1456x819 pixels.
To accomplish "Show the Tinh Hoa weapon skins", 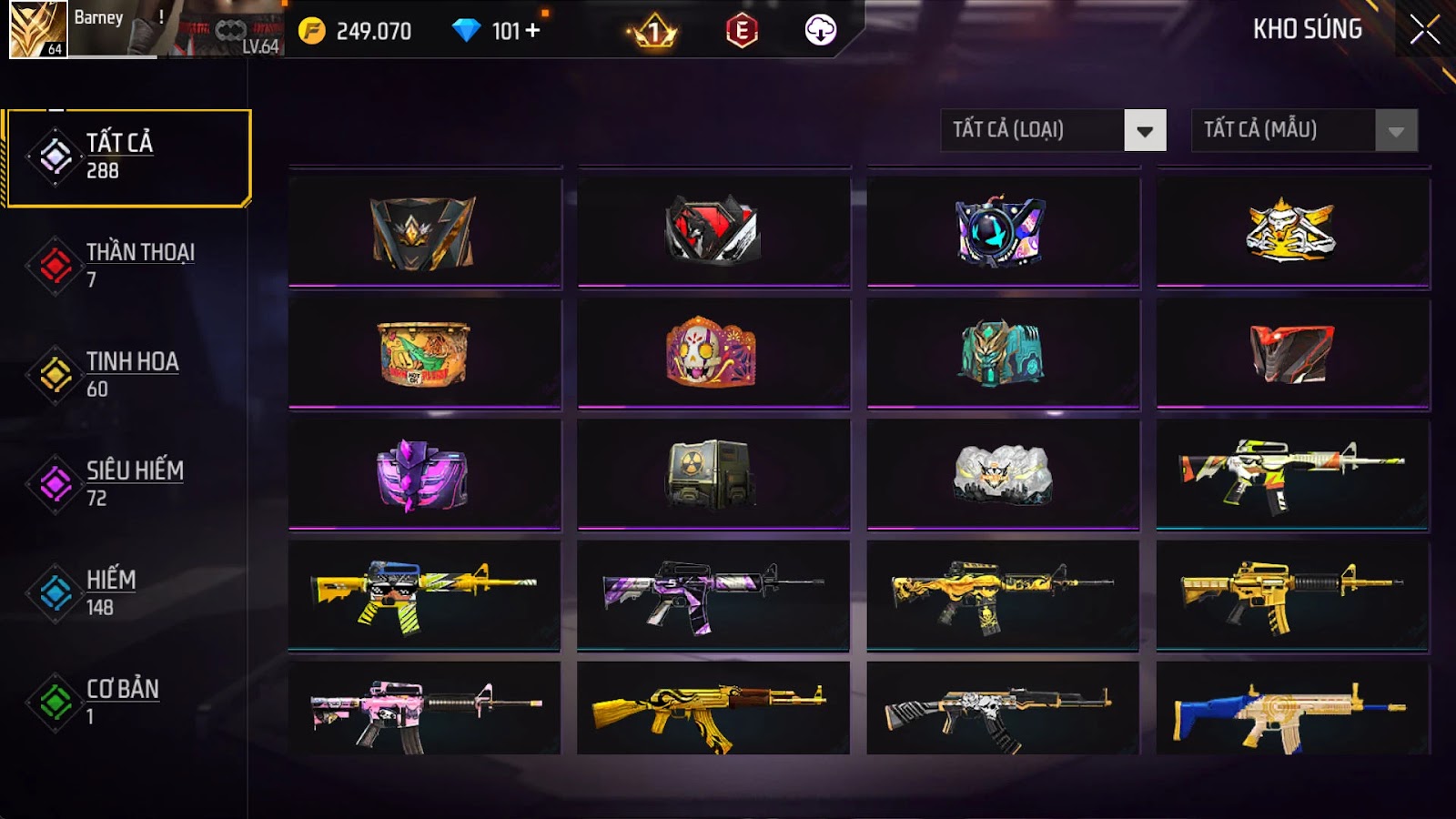I will [127, 374].
